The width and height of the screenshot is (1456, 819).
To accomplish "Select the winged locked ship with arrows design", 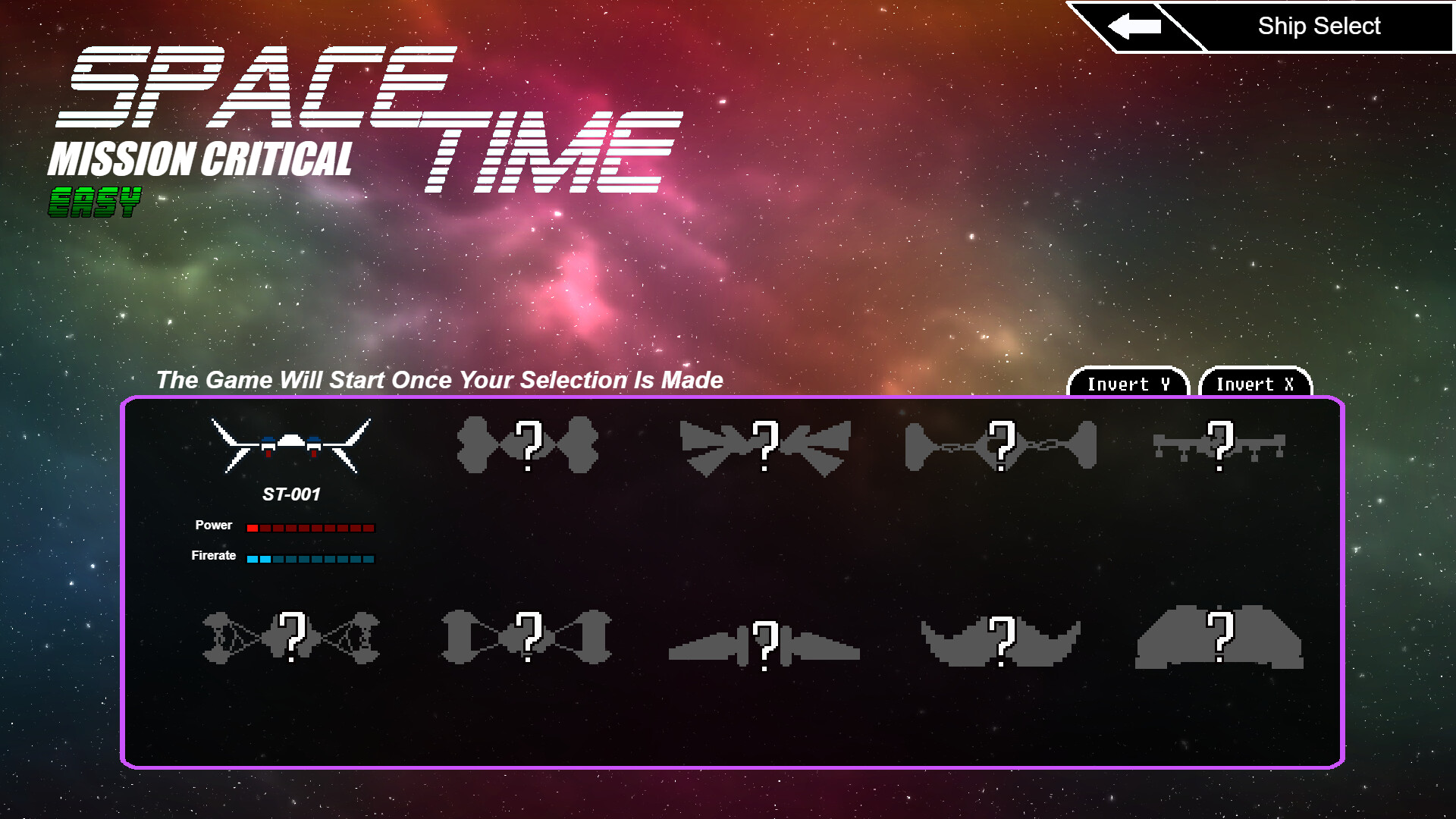I will [766, 446].
